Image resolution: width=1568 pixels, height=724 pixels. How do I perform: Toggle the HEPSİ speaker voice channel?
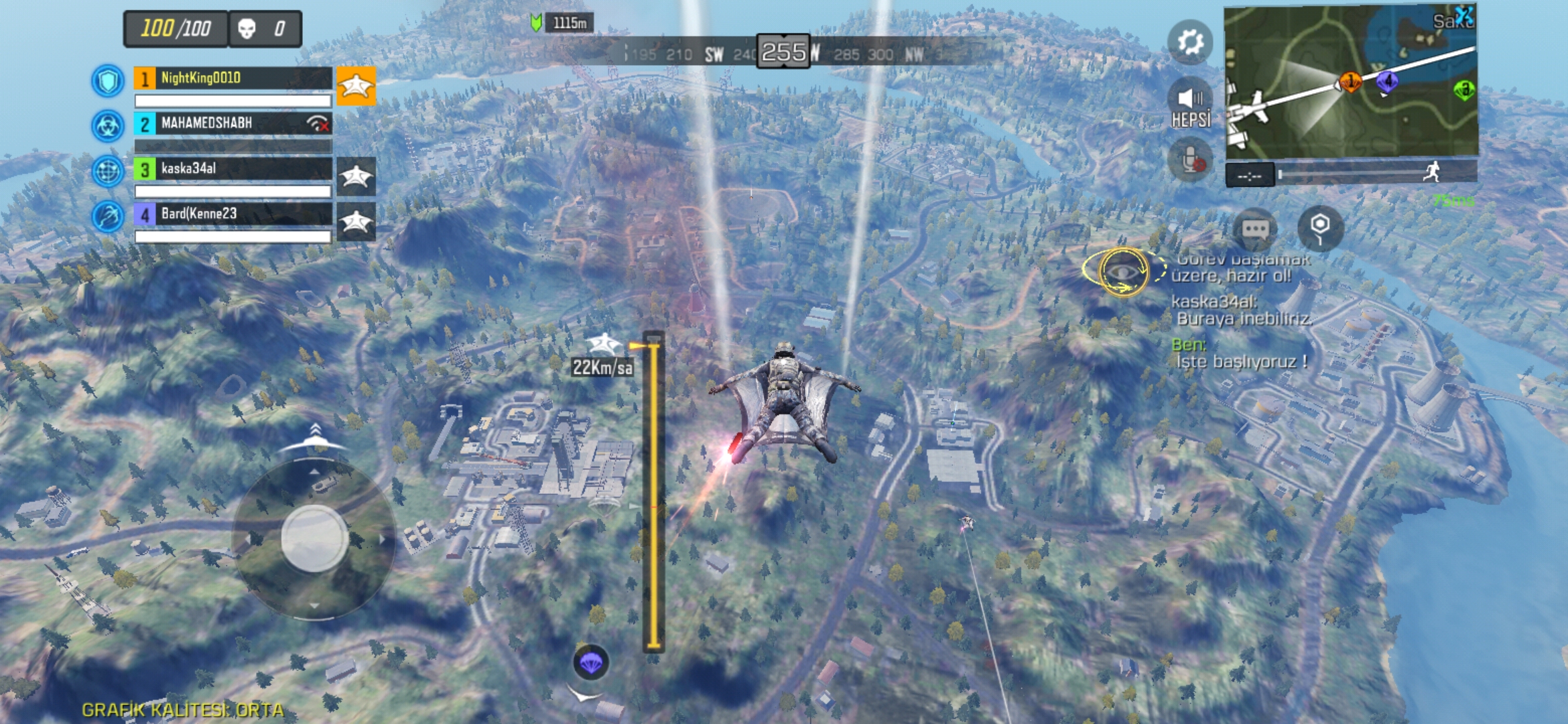1191,105
